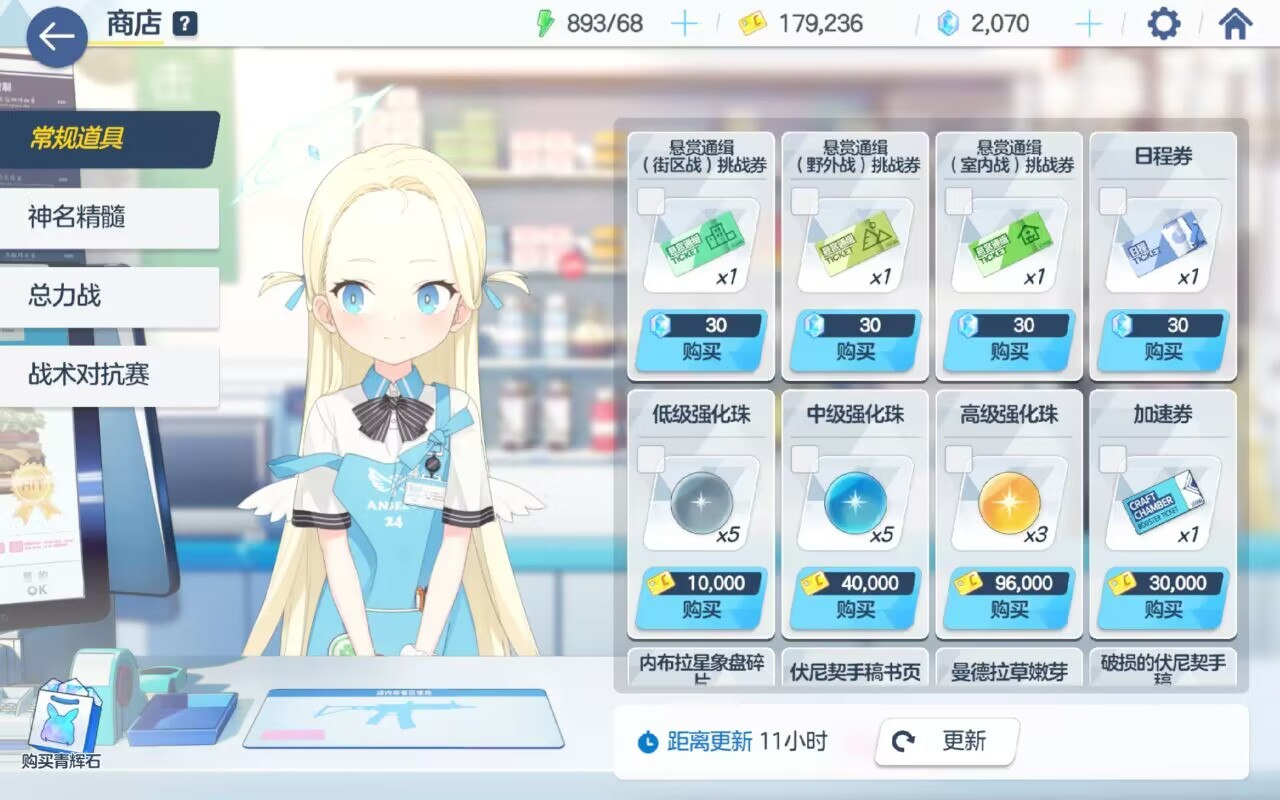
Task: Switch to the 神名精髓 category
Action: click(x=108, y=217)
